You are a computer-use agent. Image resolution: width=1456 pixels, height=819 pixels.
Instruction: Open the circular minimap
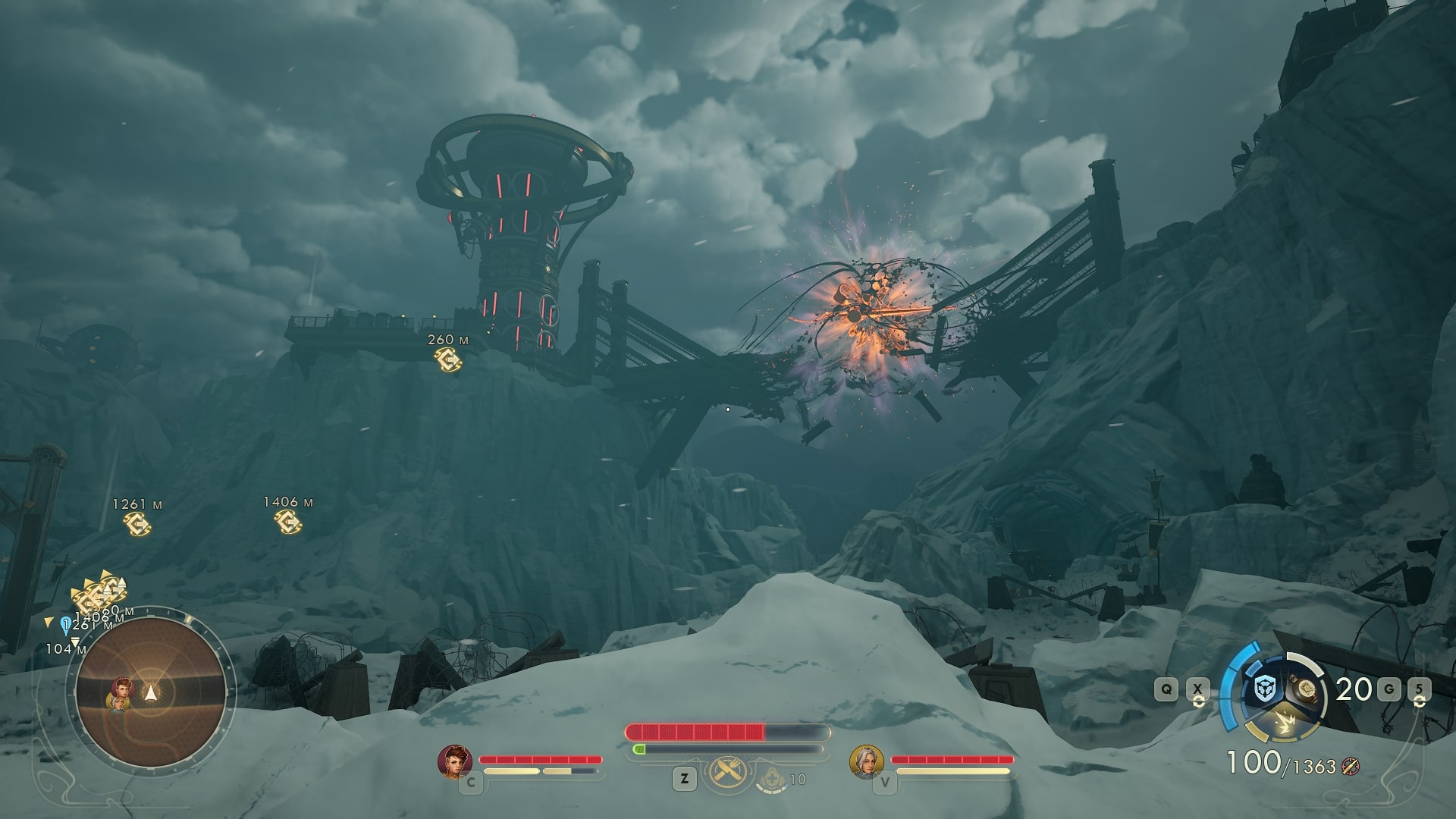[151, 692]
